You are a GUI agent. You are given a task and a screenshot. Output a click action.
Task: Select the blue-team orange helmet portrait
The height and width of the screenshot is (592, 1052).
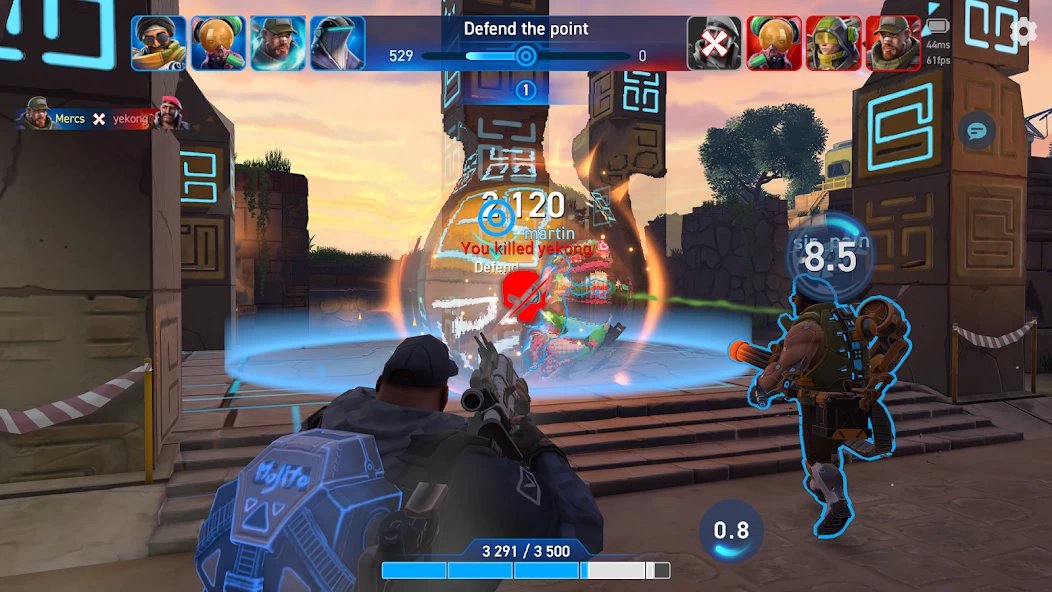(x=218, y=43)
